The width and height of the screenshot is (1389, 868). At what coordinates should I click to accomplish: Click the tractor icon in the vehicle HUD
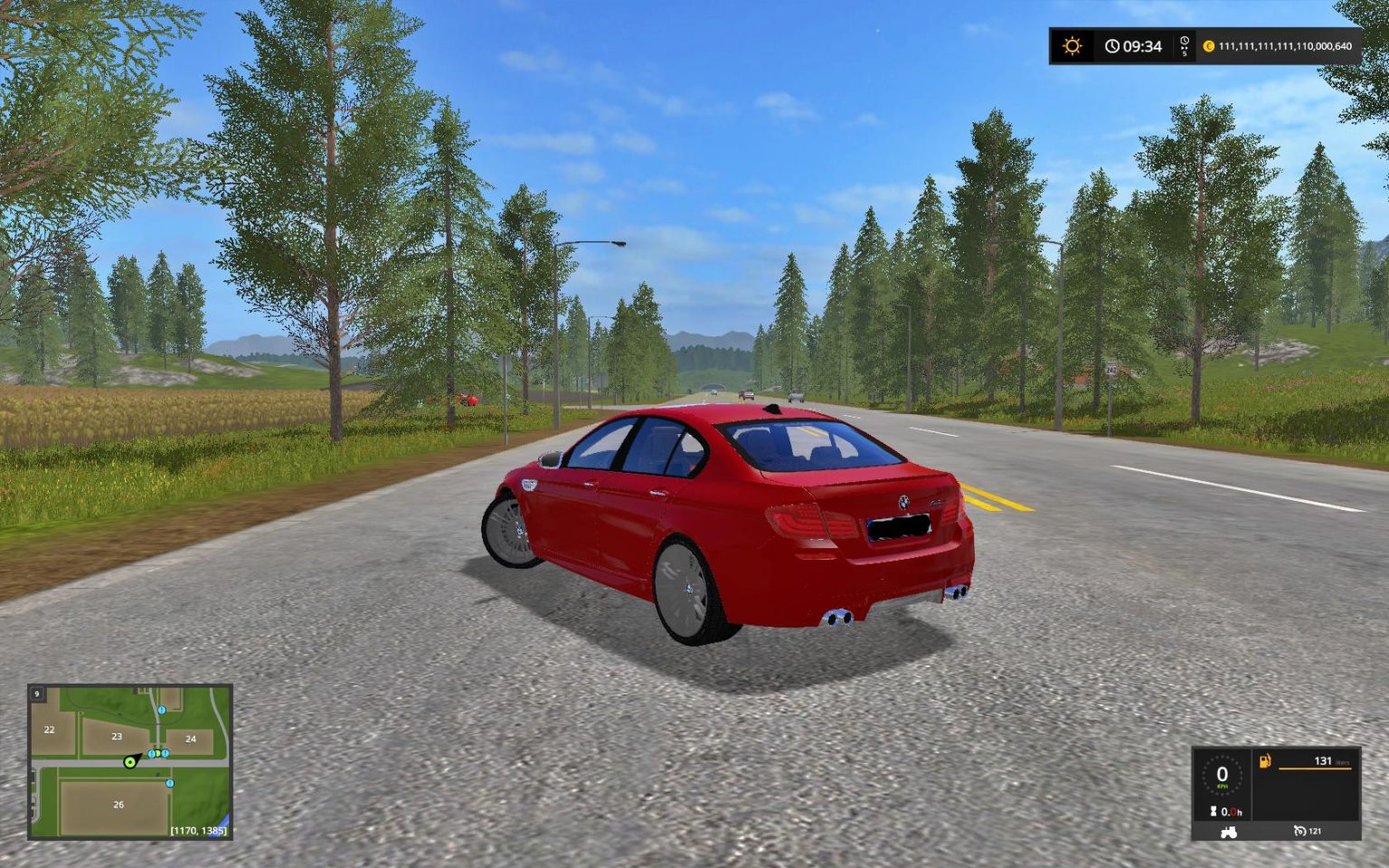click(1229, 832)
